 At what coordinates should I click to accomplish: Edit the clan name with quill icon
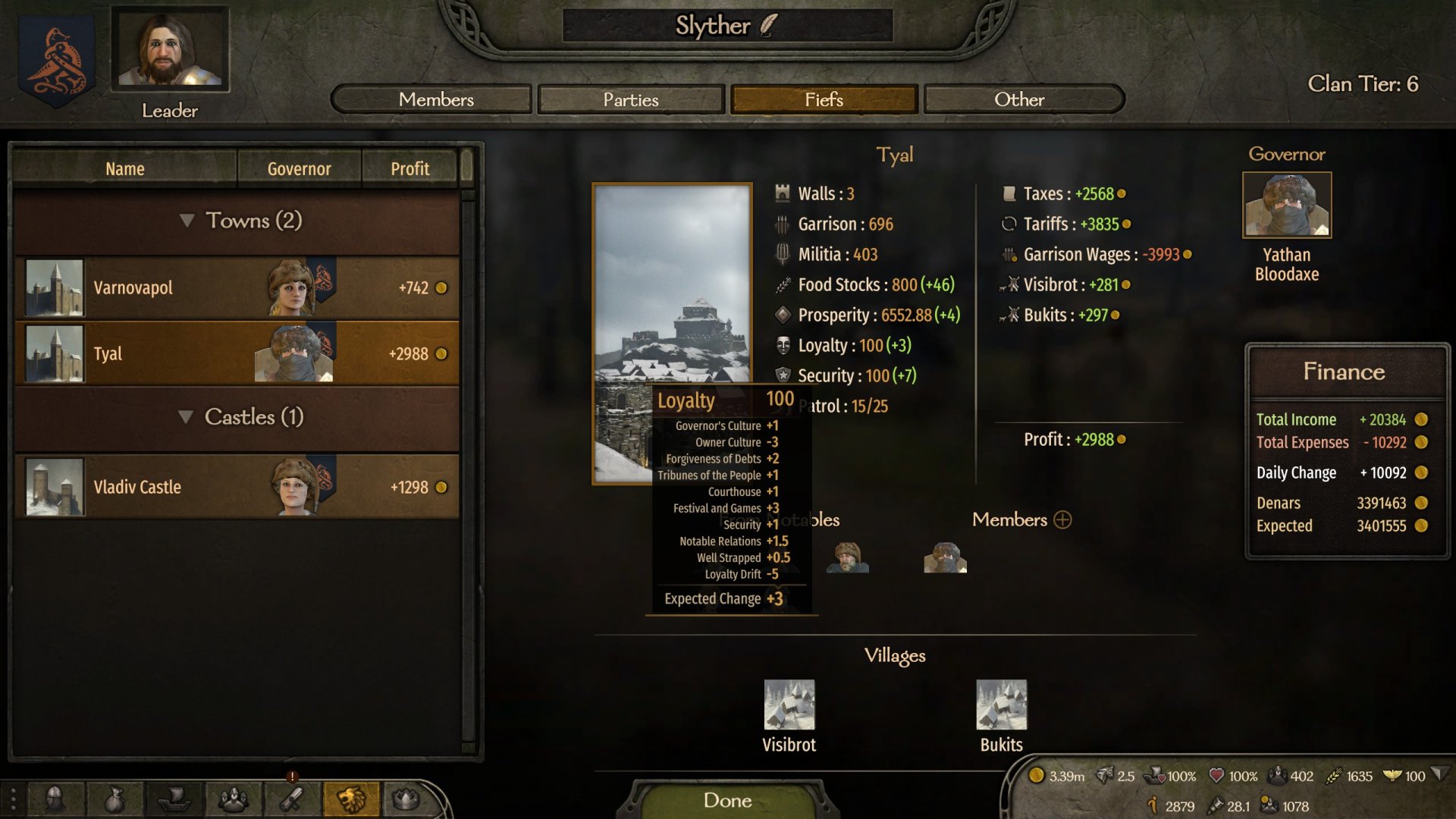pos(768,25)
